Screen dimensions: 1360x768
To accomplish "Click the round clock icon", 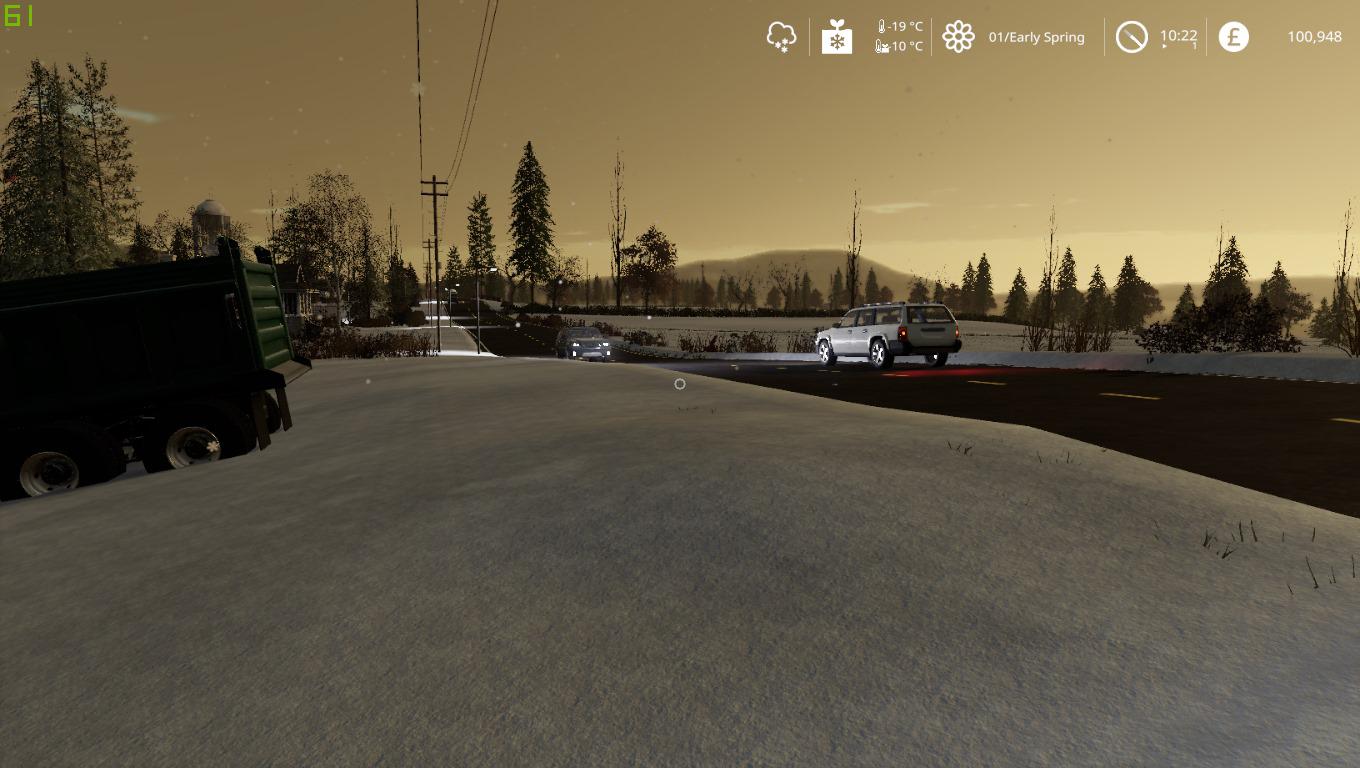I will [1131, 37].
